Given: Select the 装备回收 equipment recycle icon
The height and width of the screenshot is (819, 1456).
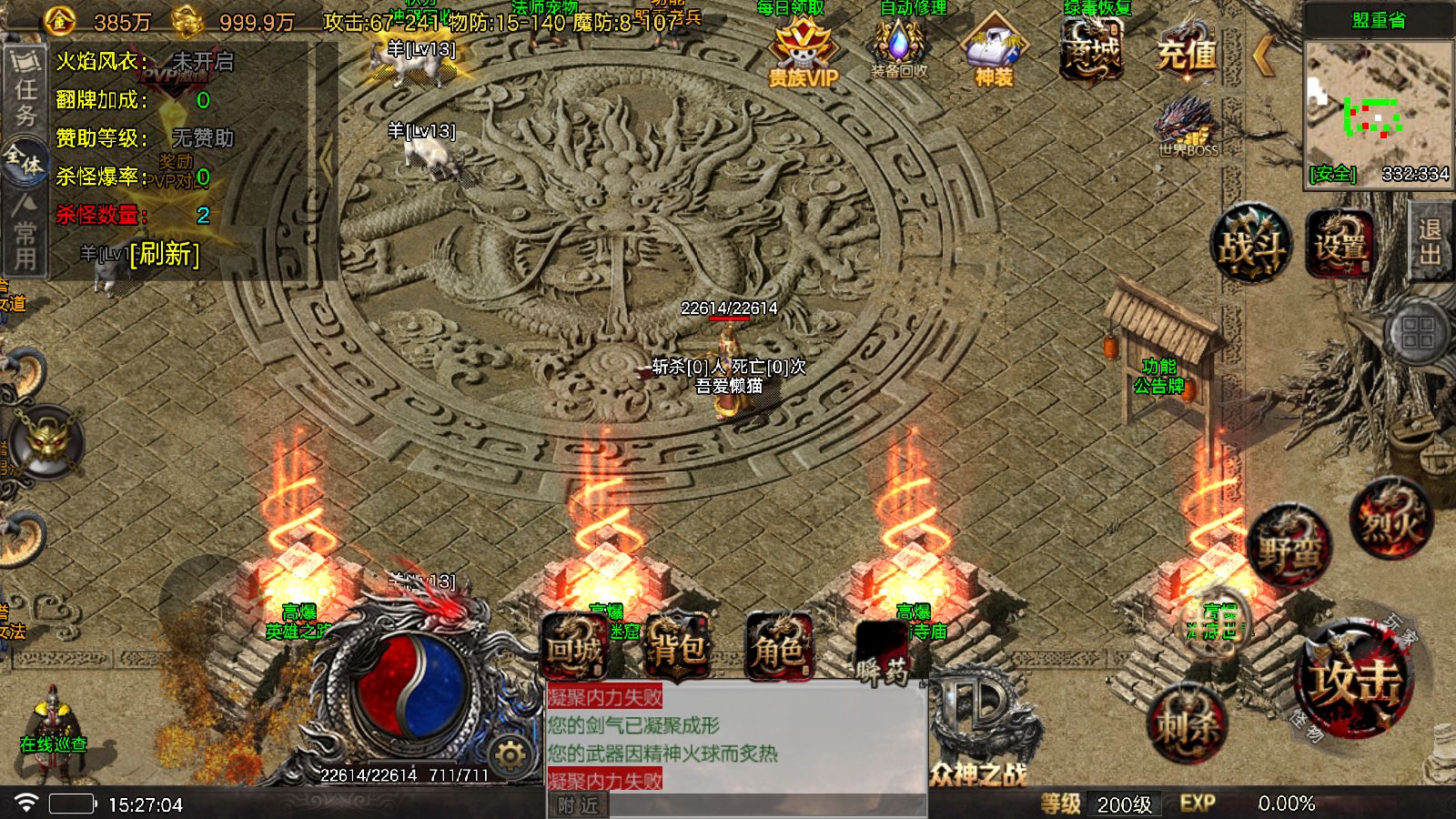Looking at the screenshot, I should (x=899, y=50).
